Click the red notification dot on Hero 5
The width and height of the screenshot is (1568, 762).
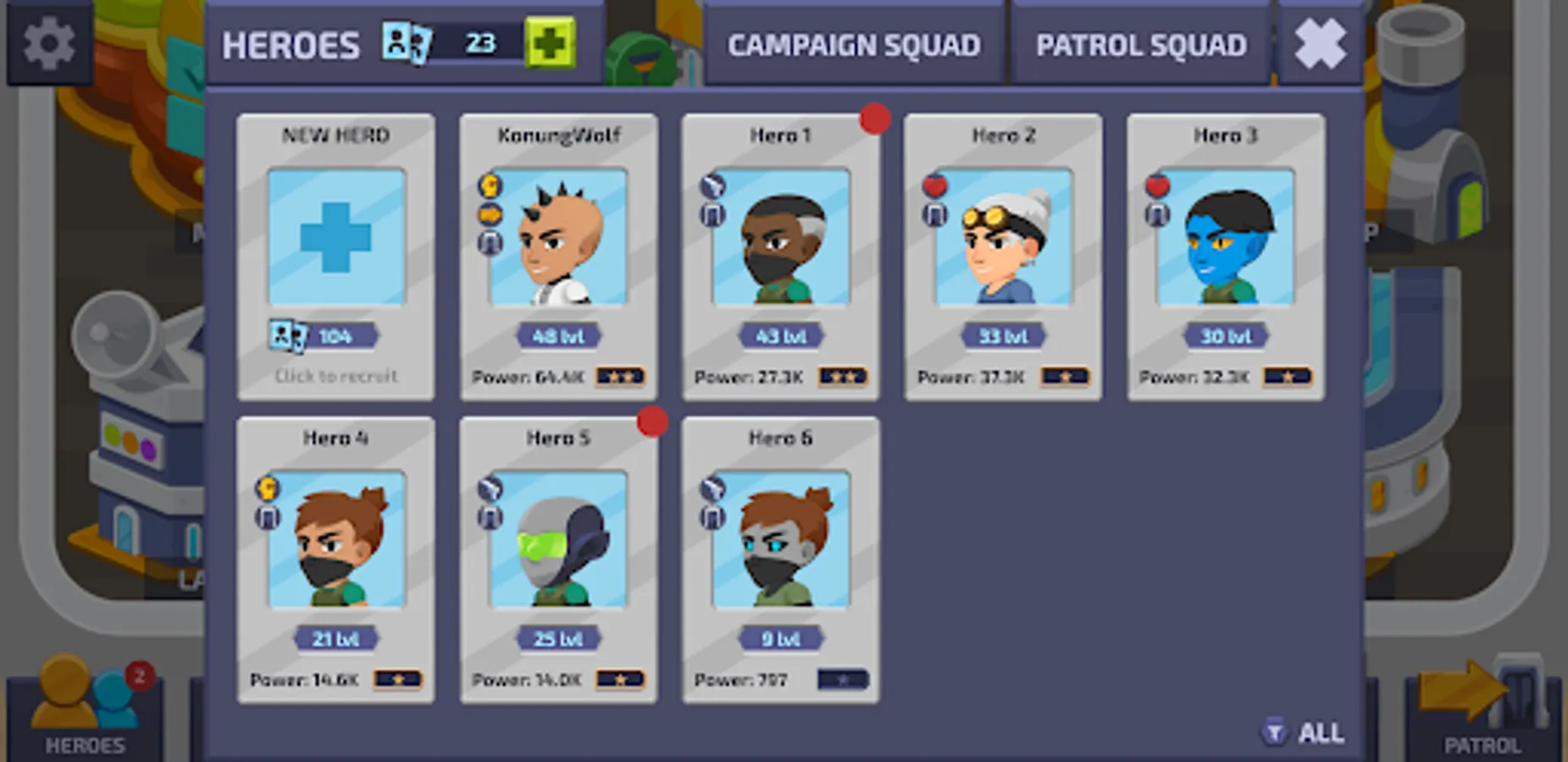tap(652, 422)
